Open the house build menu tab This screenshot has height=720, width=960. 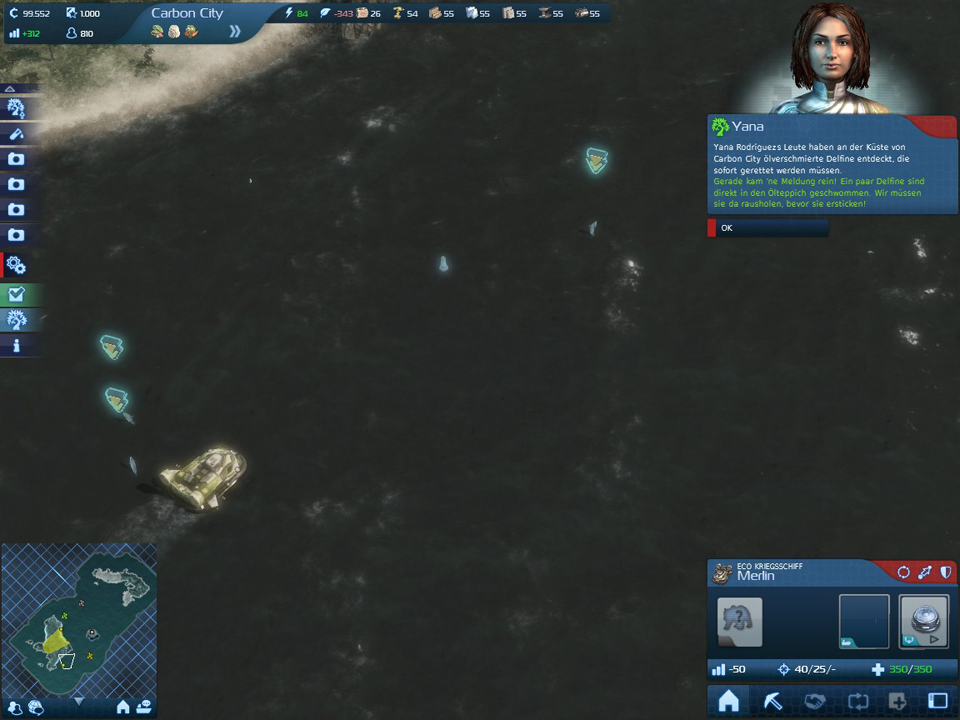click(x=729, y=702)
